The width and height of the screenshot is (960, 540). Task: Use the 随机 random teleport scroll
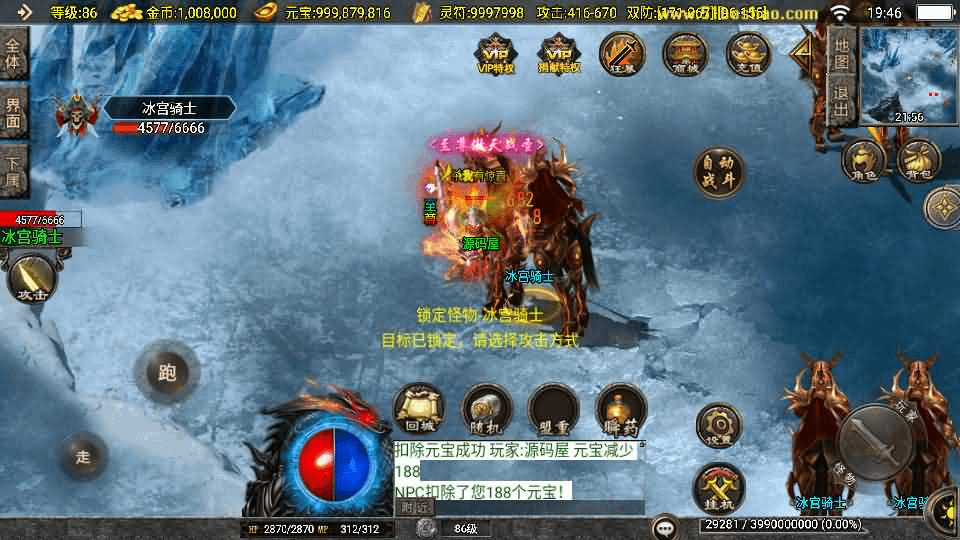[x=487, y=409]
